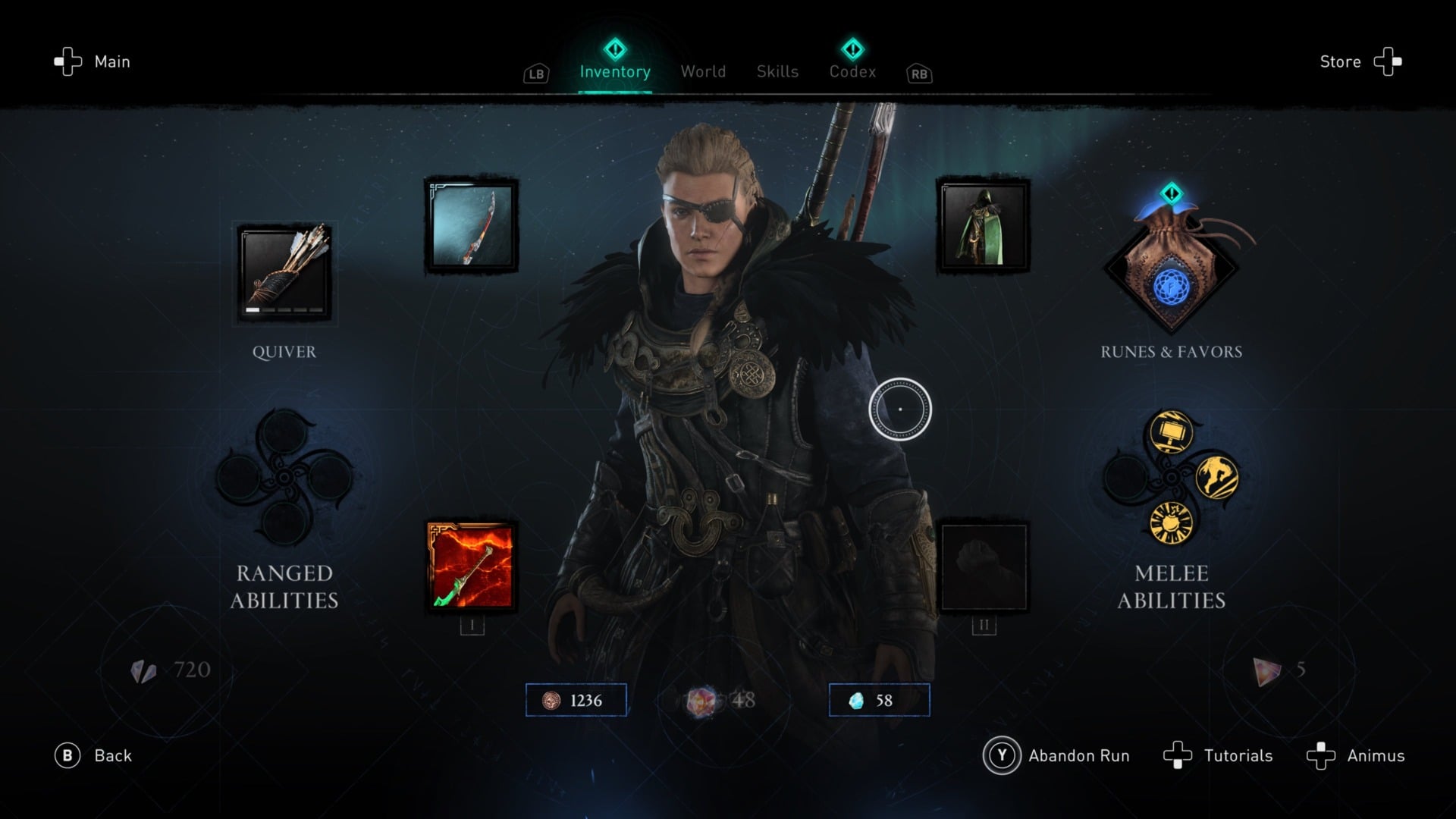Select the Skills tab
The width and height of the screenshot is (1456, 819).
pos(777,72)
